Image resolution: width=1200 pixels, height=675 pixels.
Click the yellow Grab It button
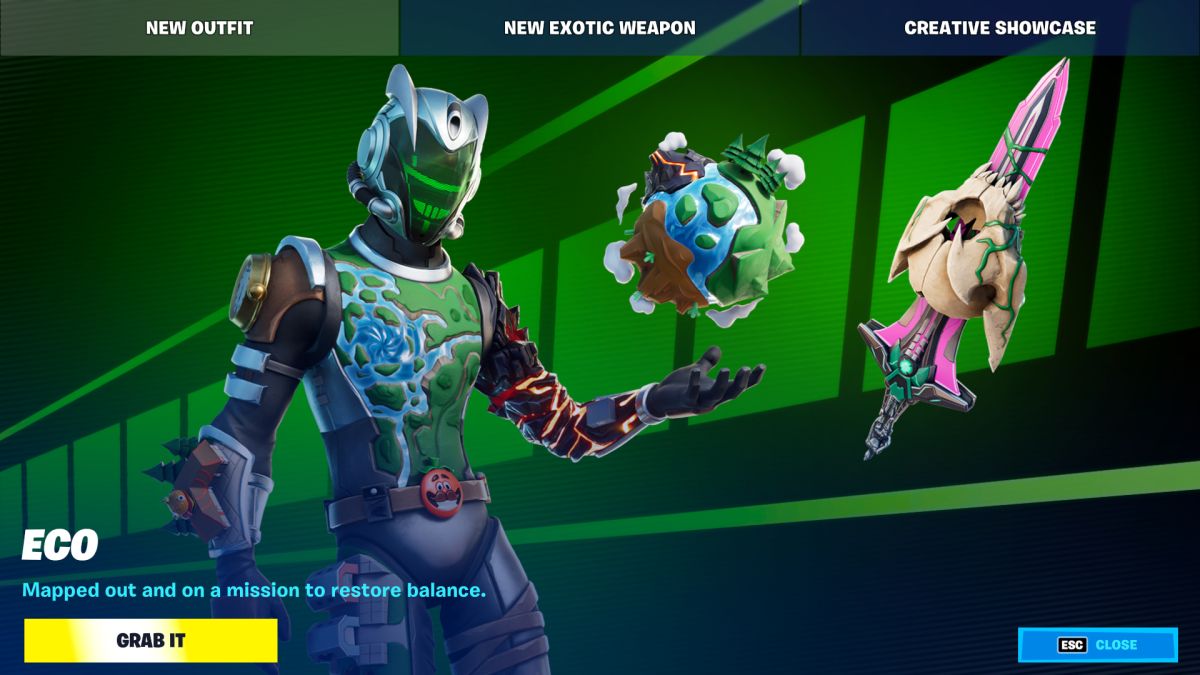coord(151,641)
